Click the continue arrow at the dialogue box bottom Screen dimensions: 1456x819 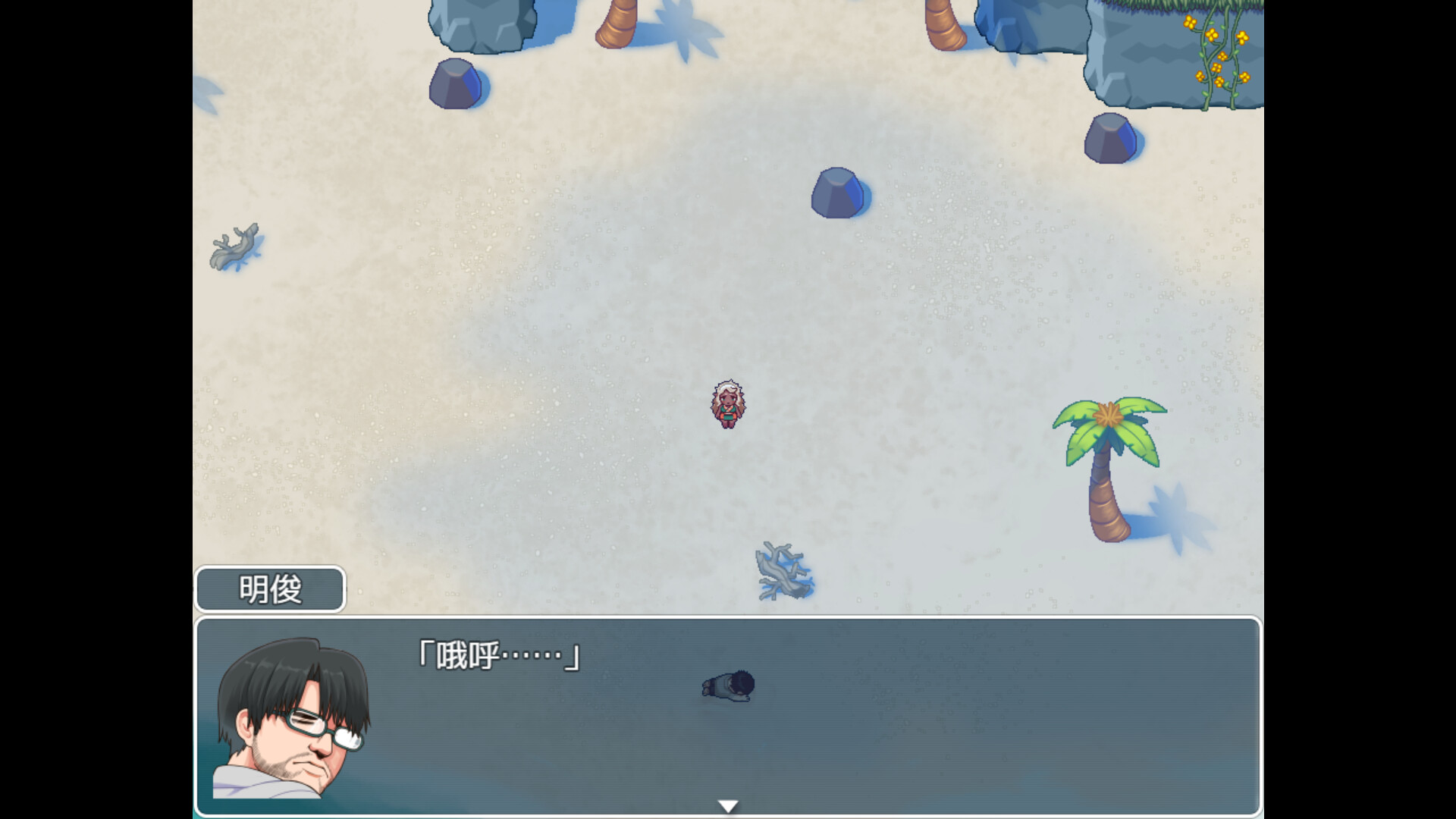pos(727,805)
